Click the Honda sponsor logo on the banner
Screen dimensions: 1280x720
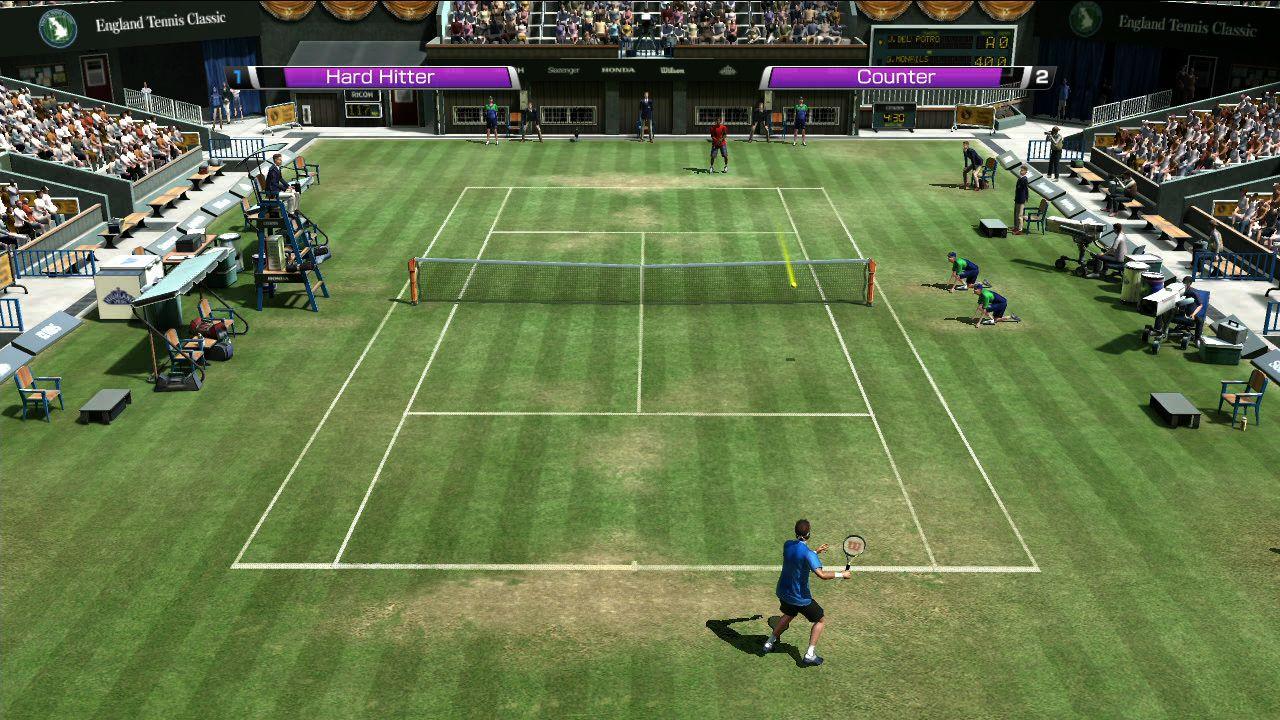618,70
